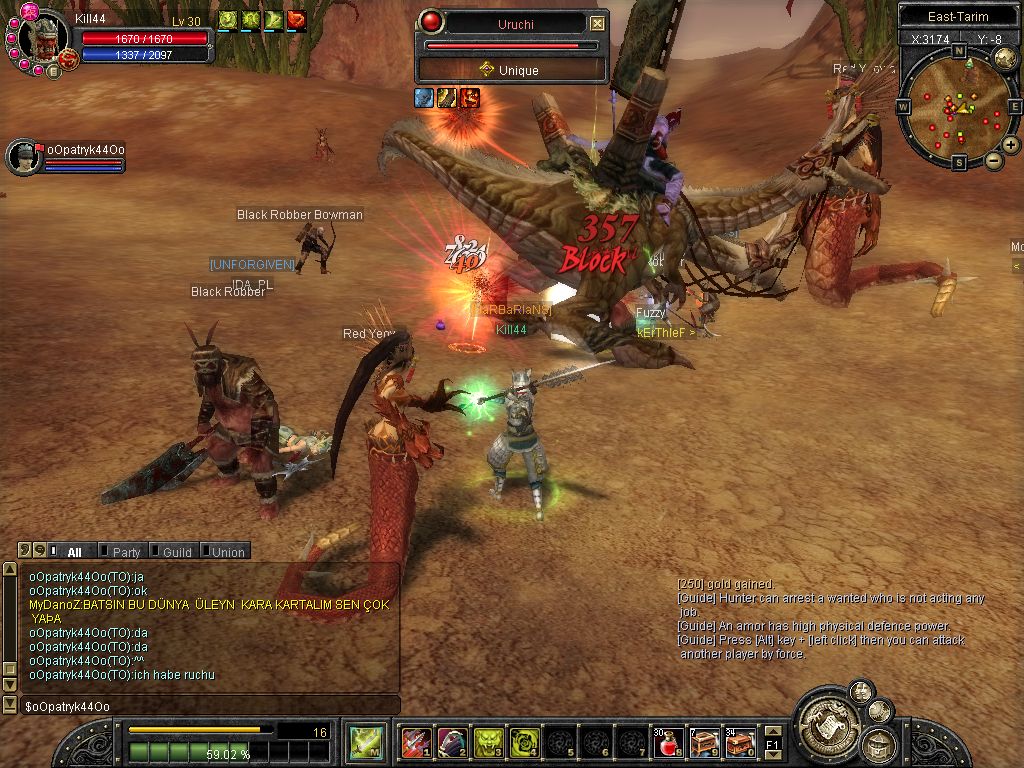The width and height of the screenshot is (1024, 768).
Task: Activate the green swirl skill in slot 4
Action: [x=524, y=743]
